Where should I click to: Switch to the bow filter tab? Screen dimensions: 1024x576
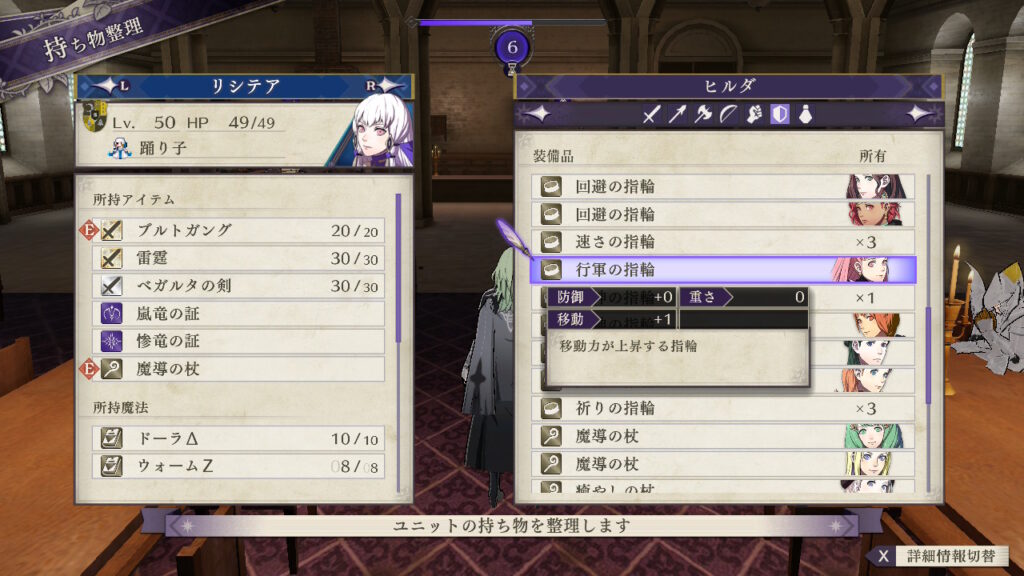[728, 115]
